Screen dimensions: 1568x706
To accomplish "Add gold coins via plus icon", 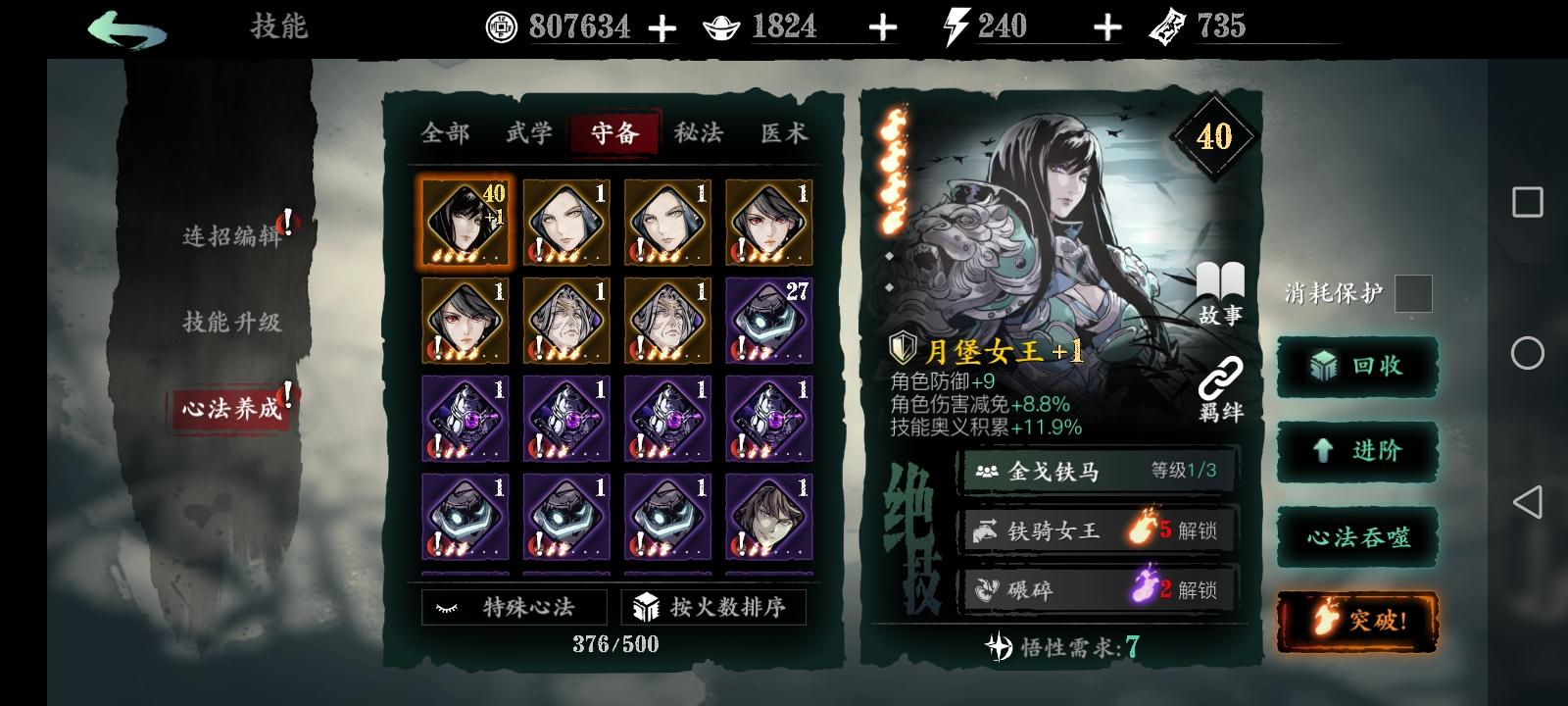I will (662, 26).
